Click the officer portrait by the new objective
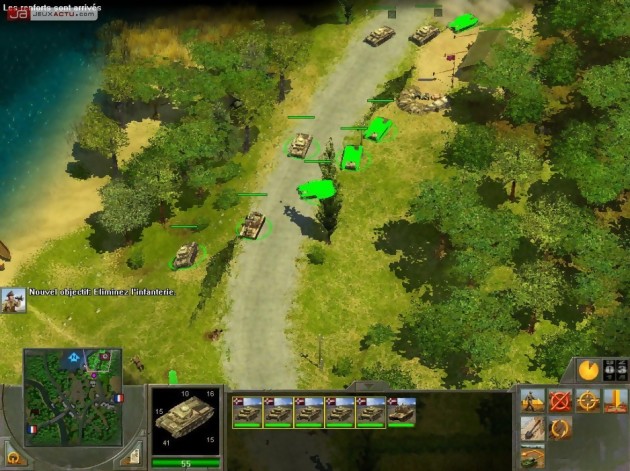This screenshot has width=630, height=471. [13, 299]
